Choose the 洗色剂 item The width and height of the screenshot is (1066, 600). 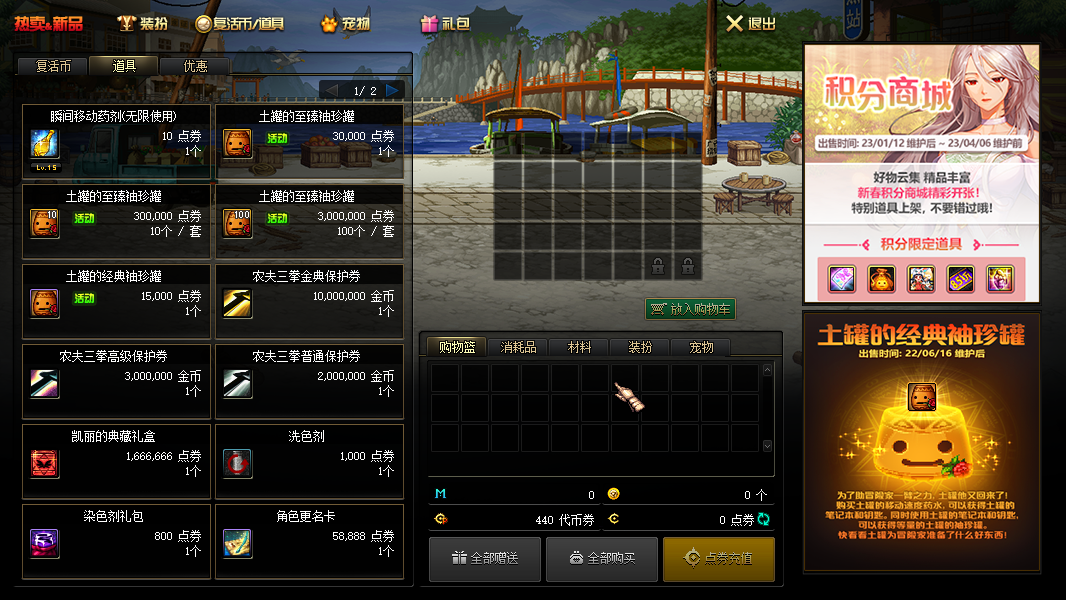pos(309,461)
